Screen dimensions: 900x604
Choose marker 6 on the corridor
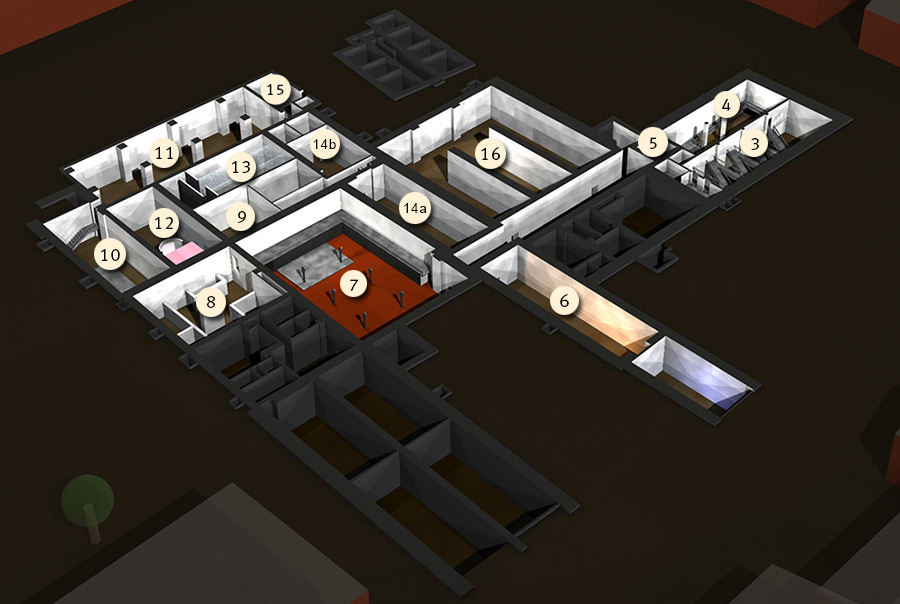click(564, 300)
